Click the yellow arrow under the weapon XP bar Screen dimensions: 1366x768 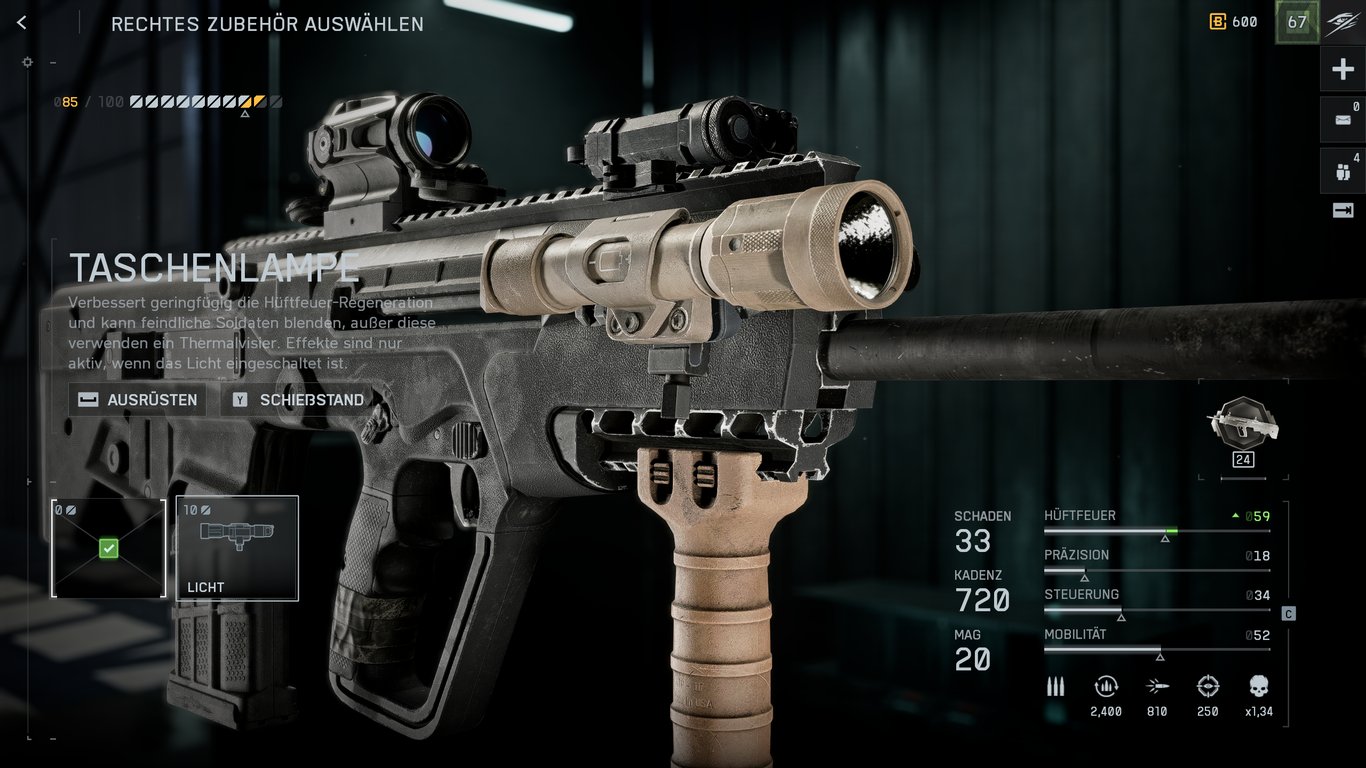(243, 114)
